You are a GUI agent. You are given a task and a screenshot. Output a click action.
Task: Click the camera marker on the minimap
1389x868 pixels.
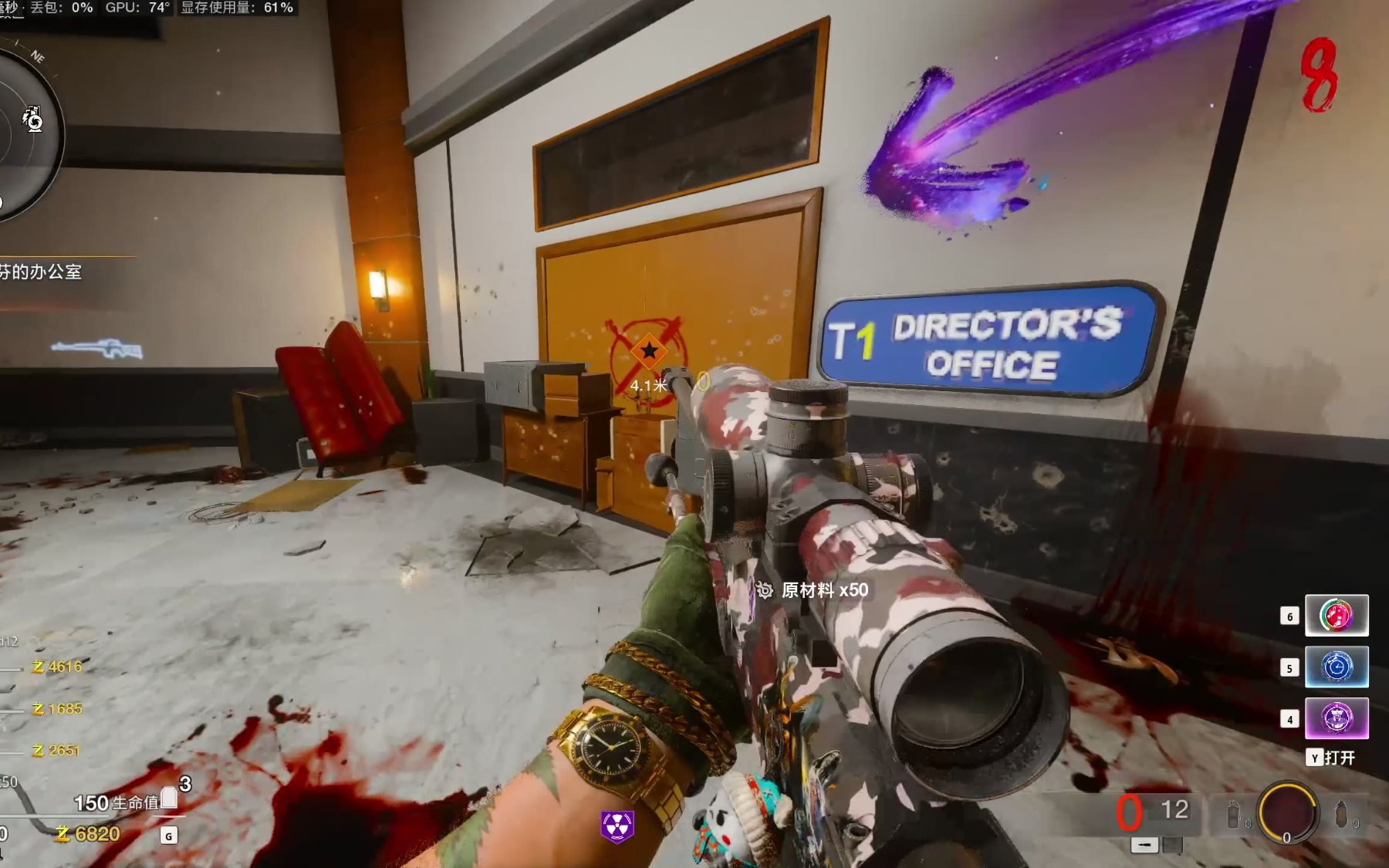[x=32, y=120]
